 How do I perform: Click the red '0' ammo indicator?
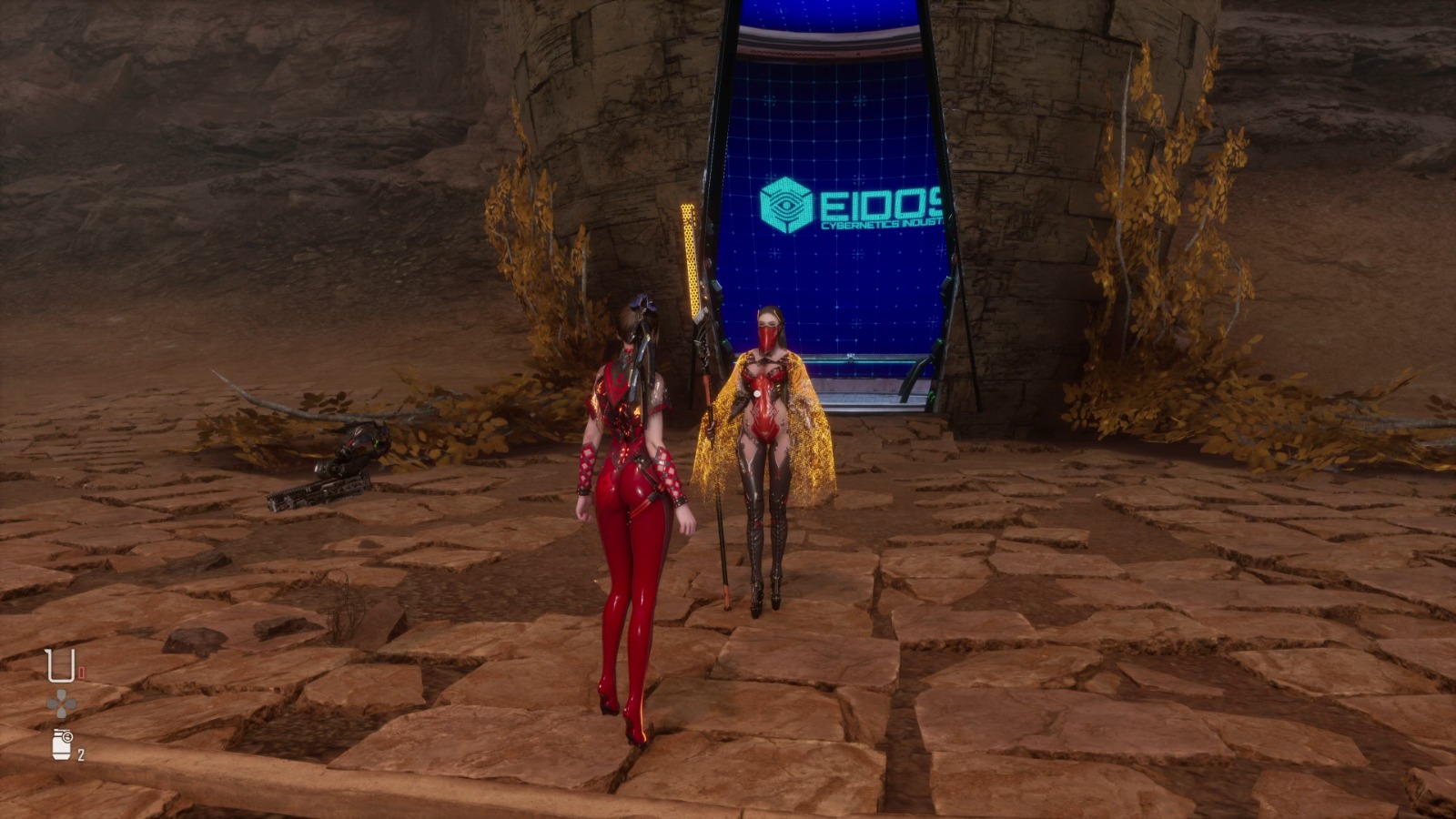pos(82,671)
